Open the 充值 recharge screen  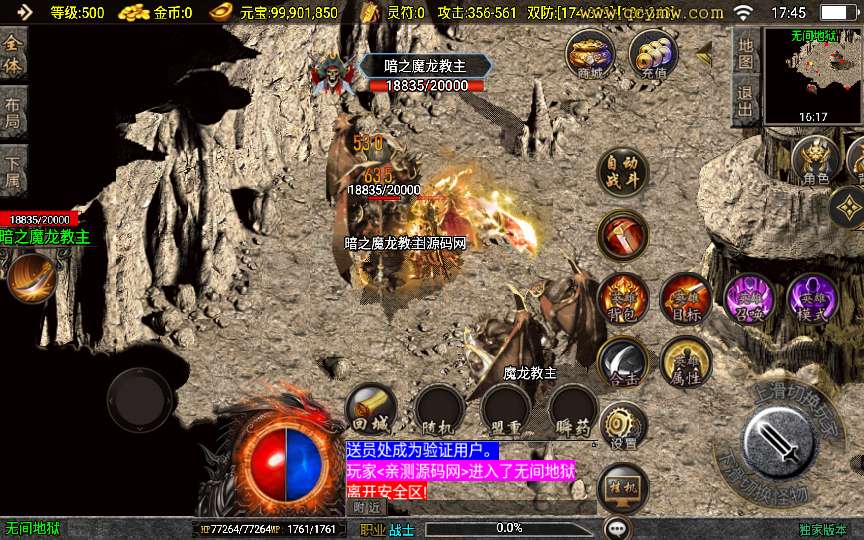653,53
